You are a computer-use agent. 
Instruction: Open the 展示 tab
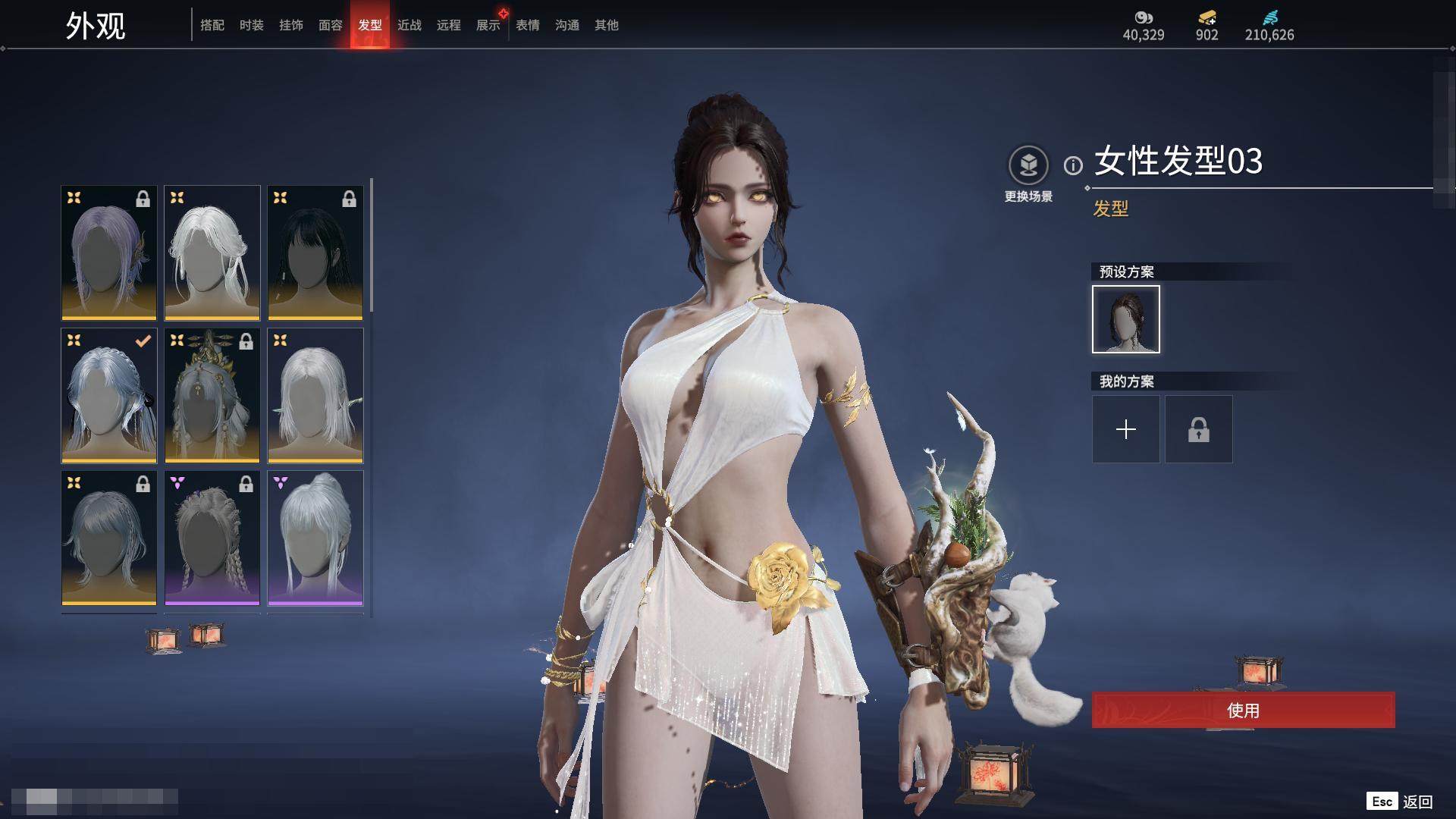click(488, 25)
